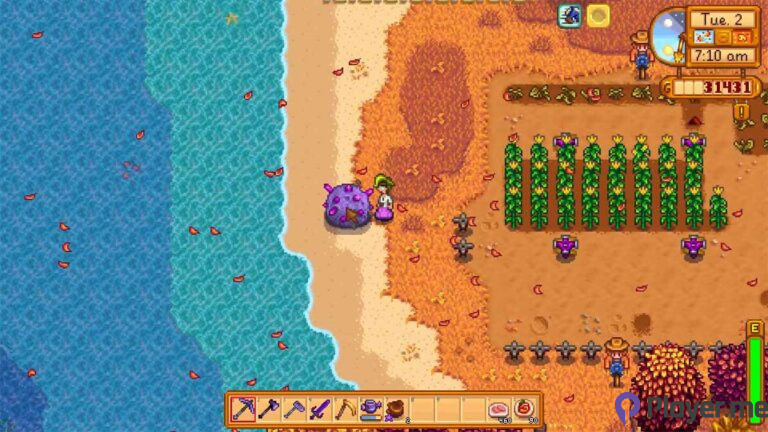768x432 pixels.
Task: Click the yellow buff icon
Action: (x=598, y=15)
